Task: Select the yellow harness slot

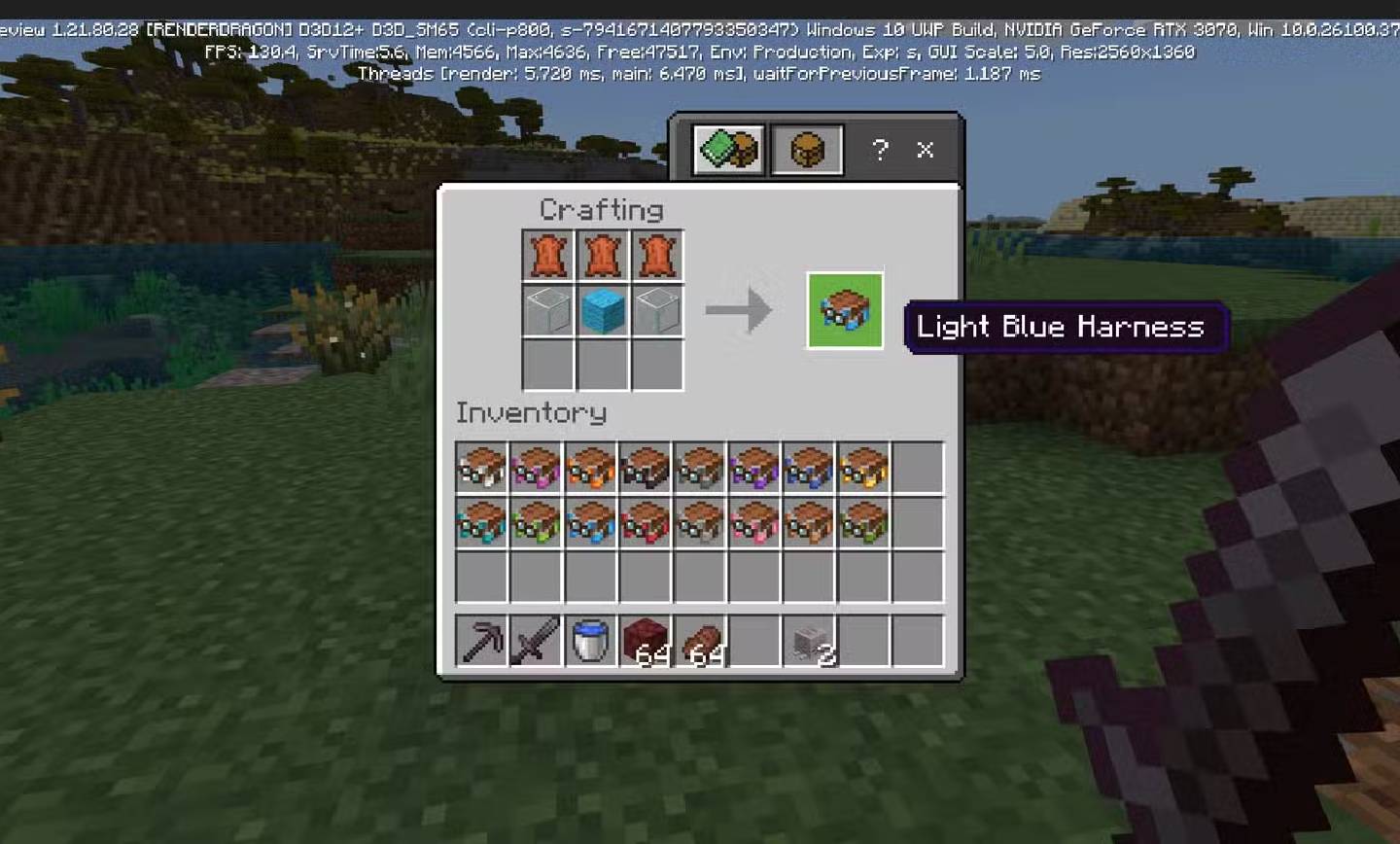Action: [x=863, y=468]
